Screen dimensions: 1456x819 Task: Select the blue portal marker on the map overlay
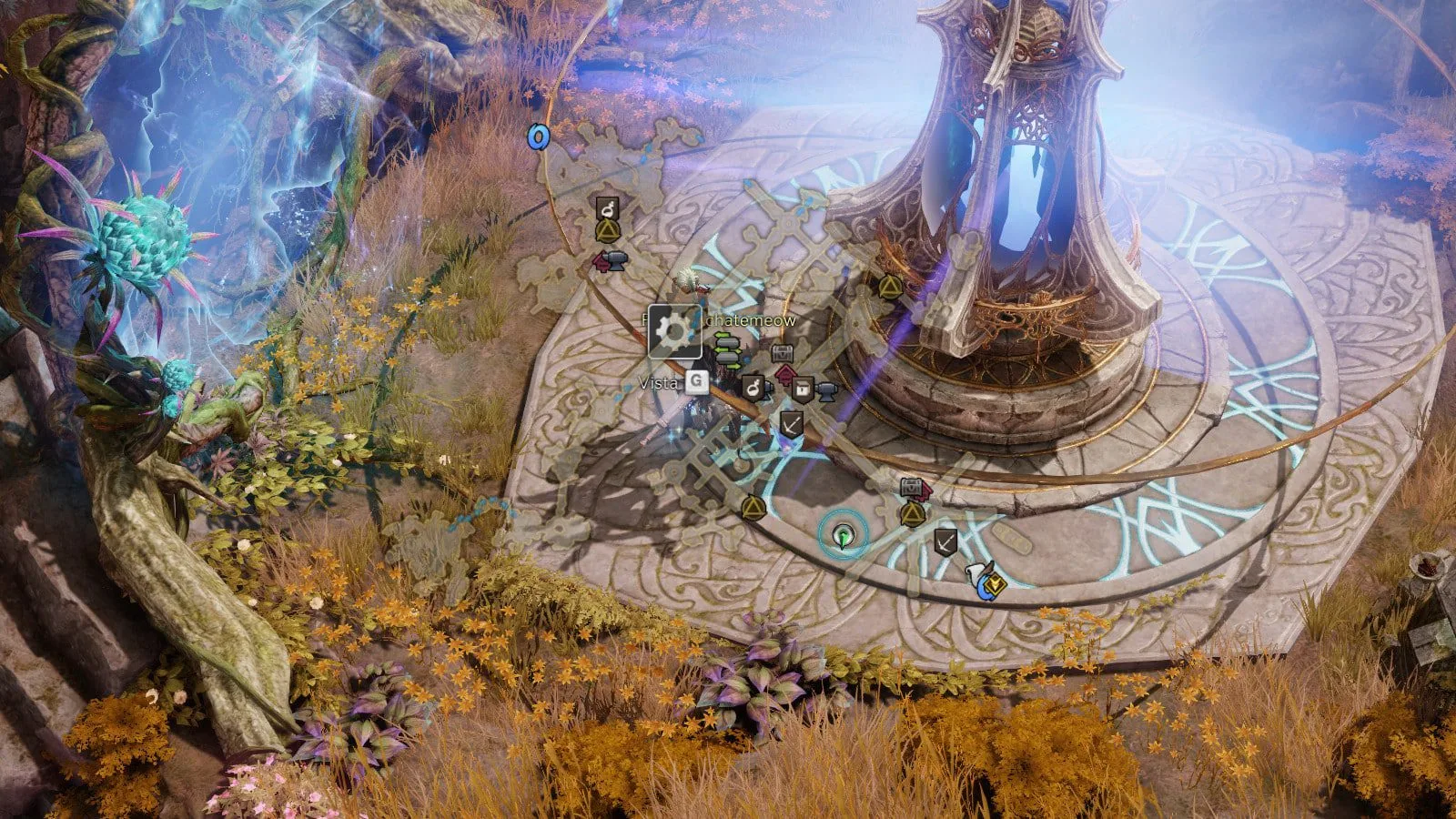[x=539, y=136]
